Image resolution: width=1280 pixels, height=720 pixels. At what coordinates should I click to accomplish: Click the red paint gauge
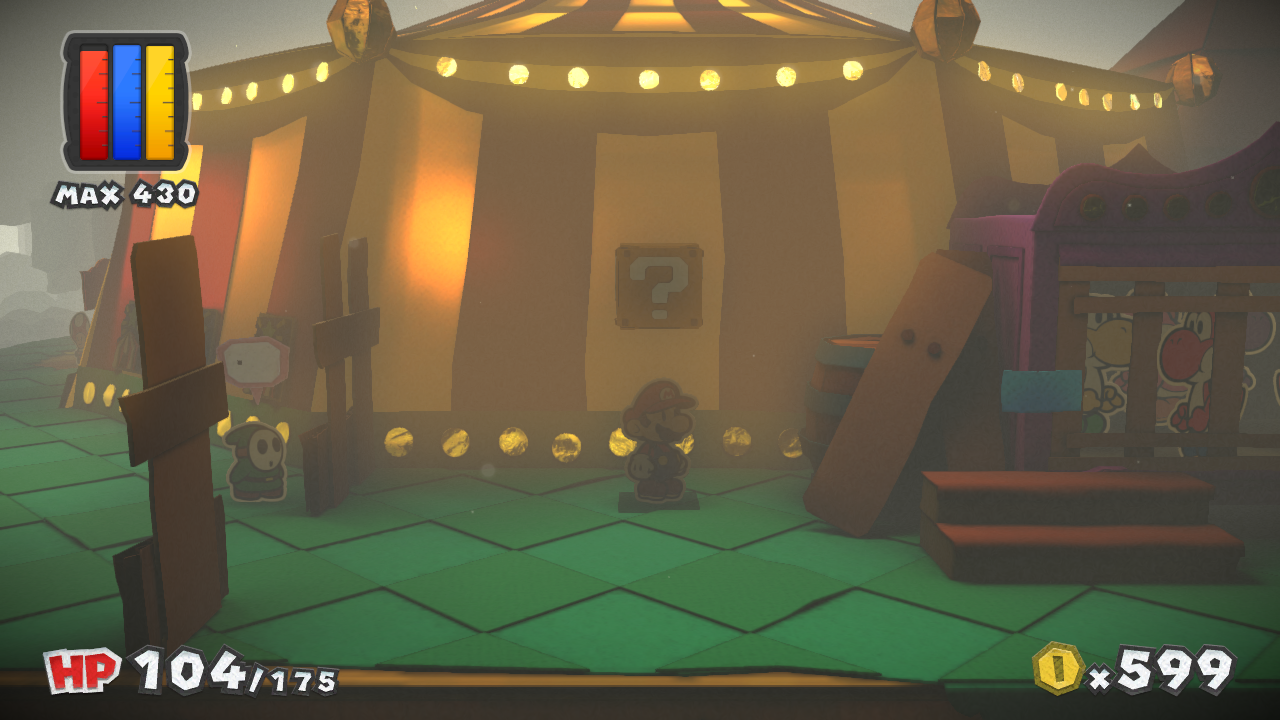pyautogui.click(x=95, y=105)
